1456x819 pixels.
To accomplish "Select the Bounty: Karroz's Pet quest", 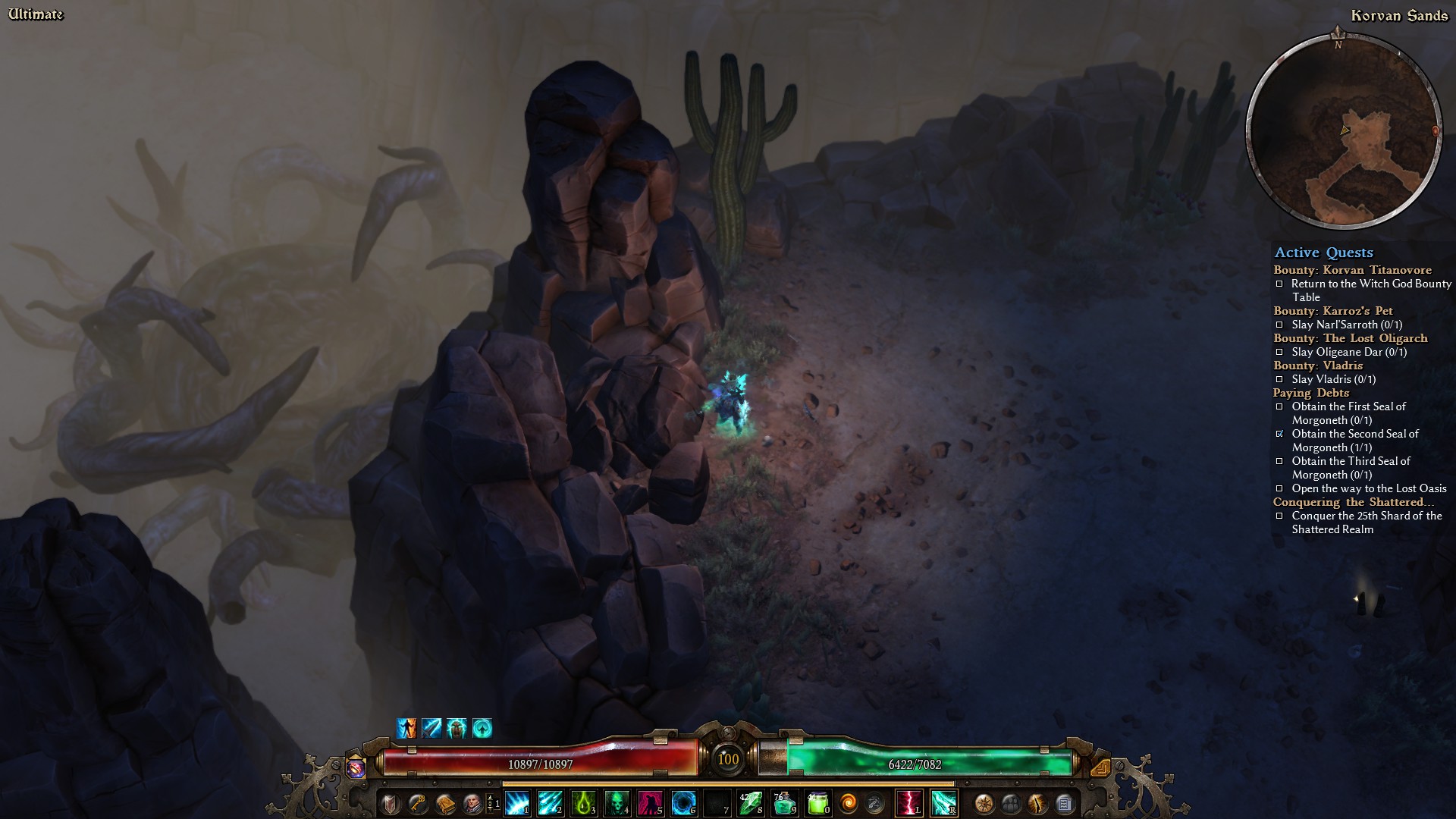I will click(1332, 311).
